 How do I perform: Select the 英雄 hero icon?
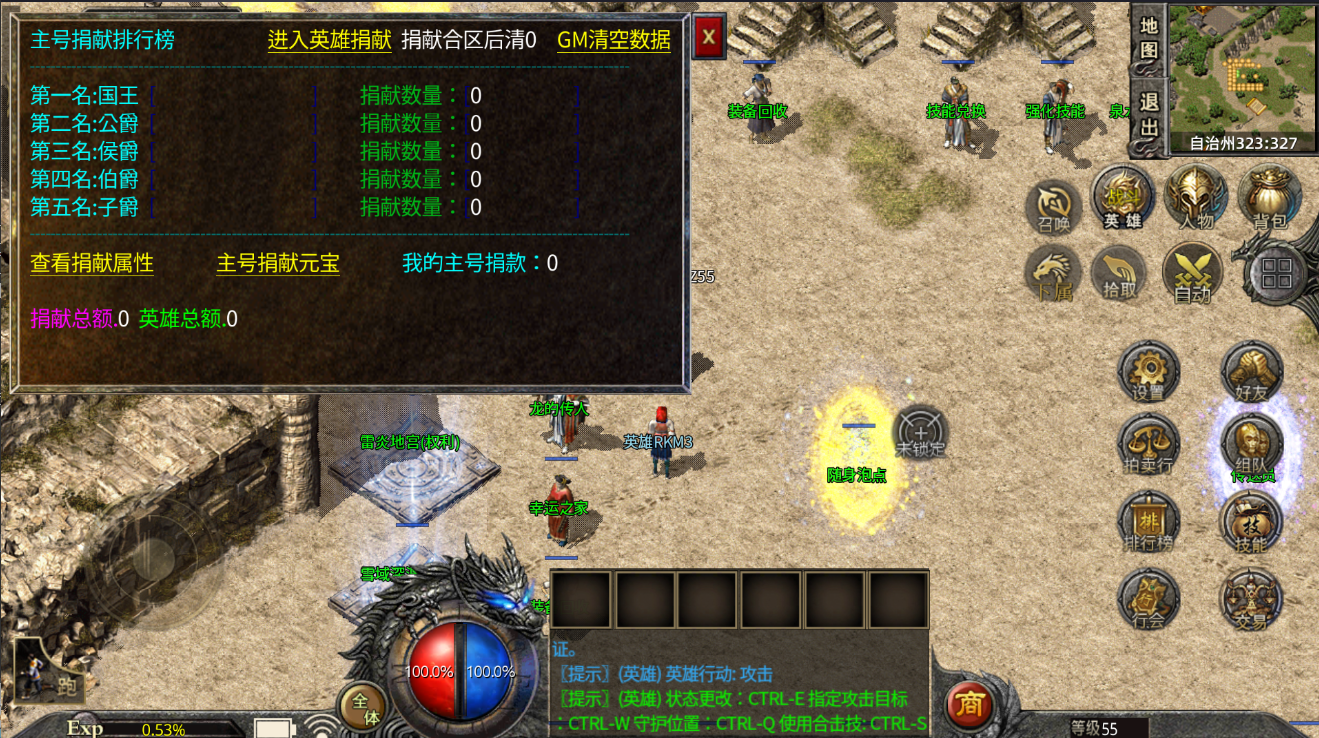pos(1123,198)
